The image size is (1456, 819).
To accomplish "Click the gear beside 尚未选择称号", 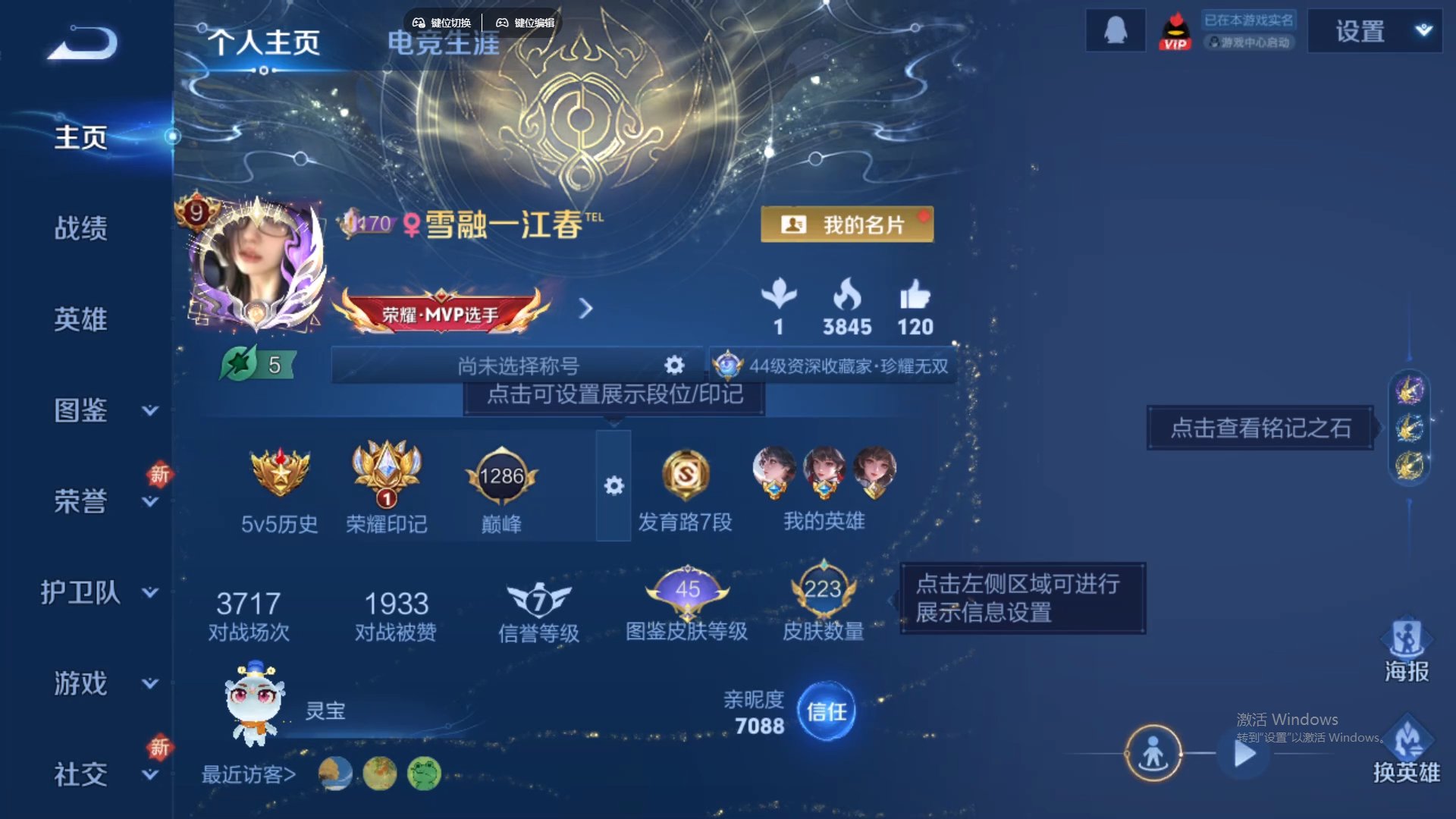I will pyautogui.click(x=673, y=365).
